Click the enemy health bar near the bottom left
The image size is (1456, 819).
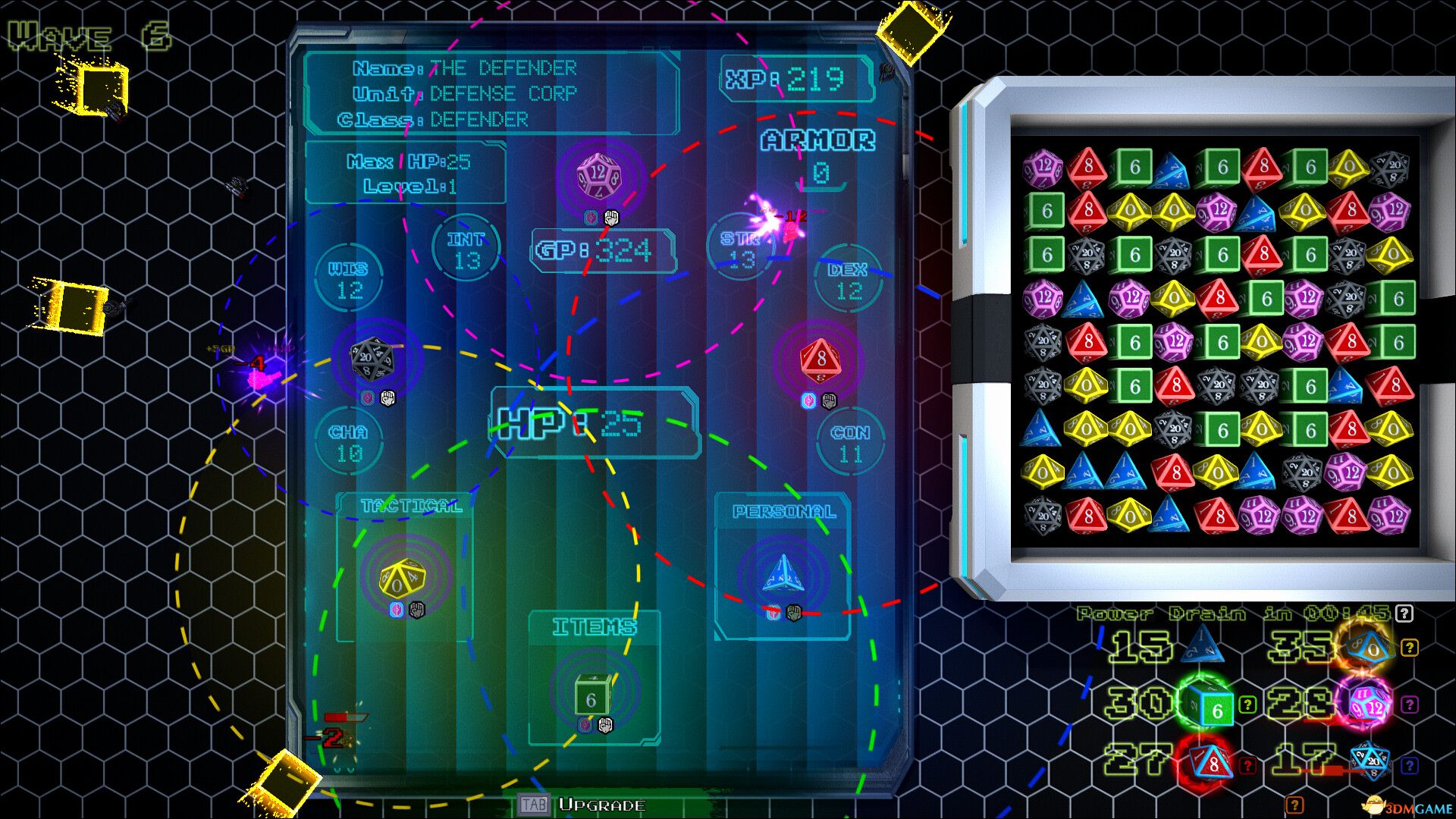[x=347, y=717]
